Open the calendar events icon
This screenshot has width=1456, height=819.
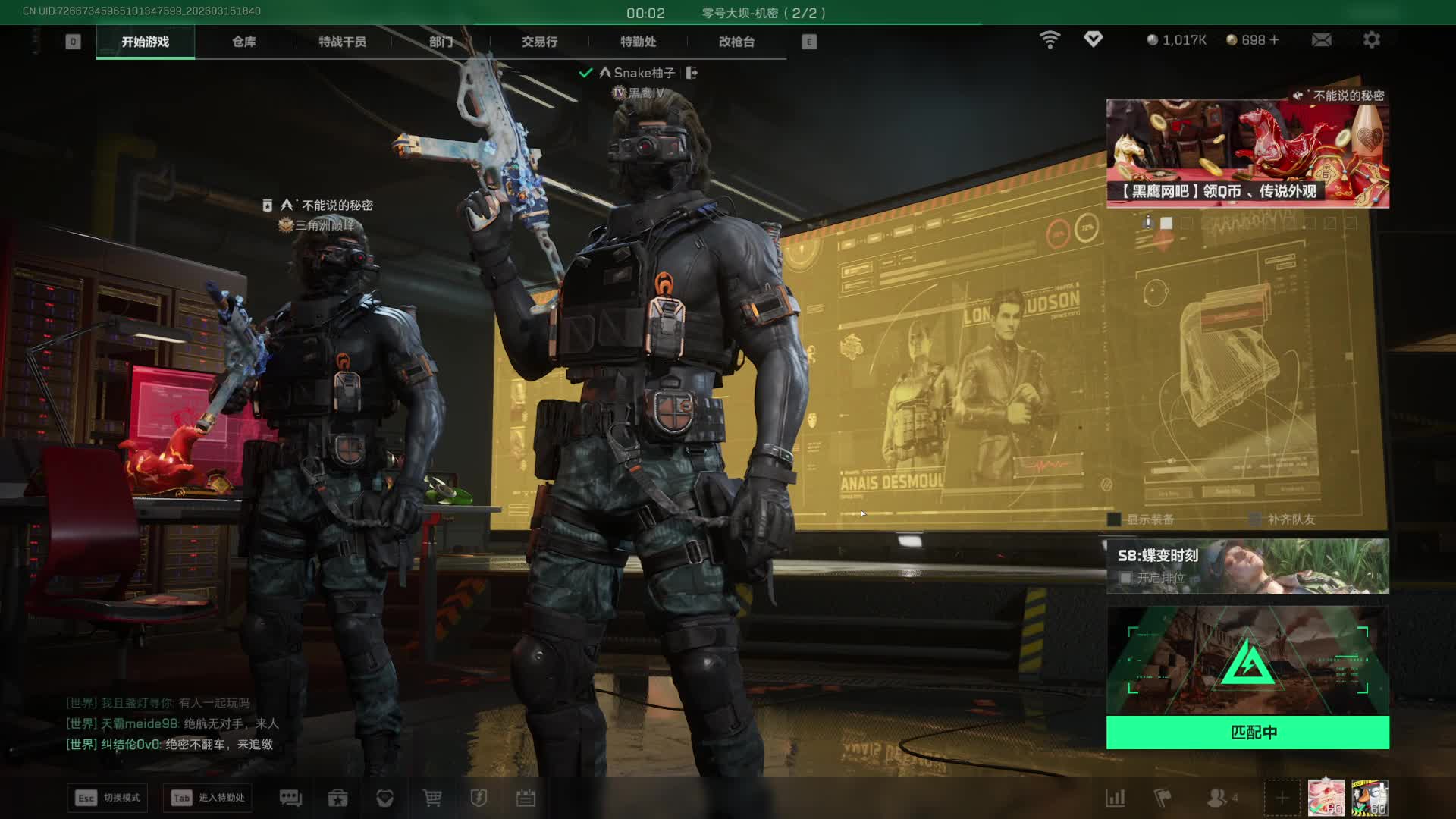526,798
